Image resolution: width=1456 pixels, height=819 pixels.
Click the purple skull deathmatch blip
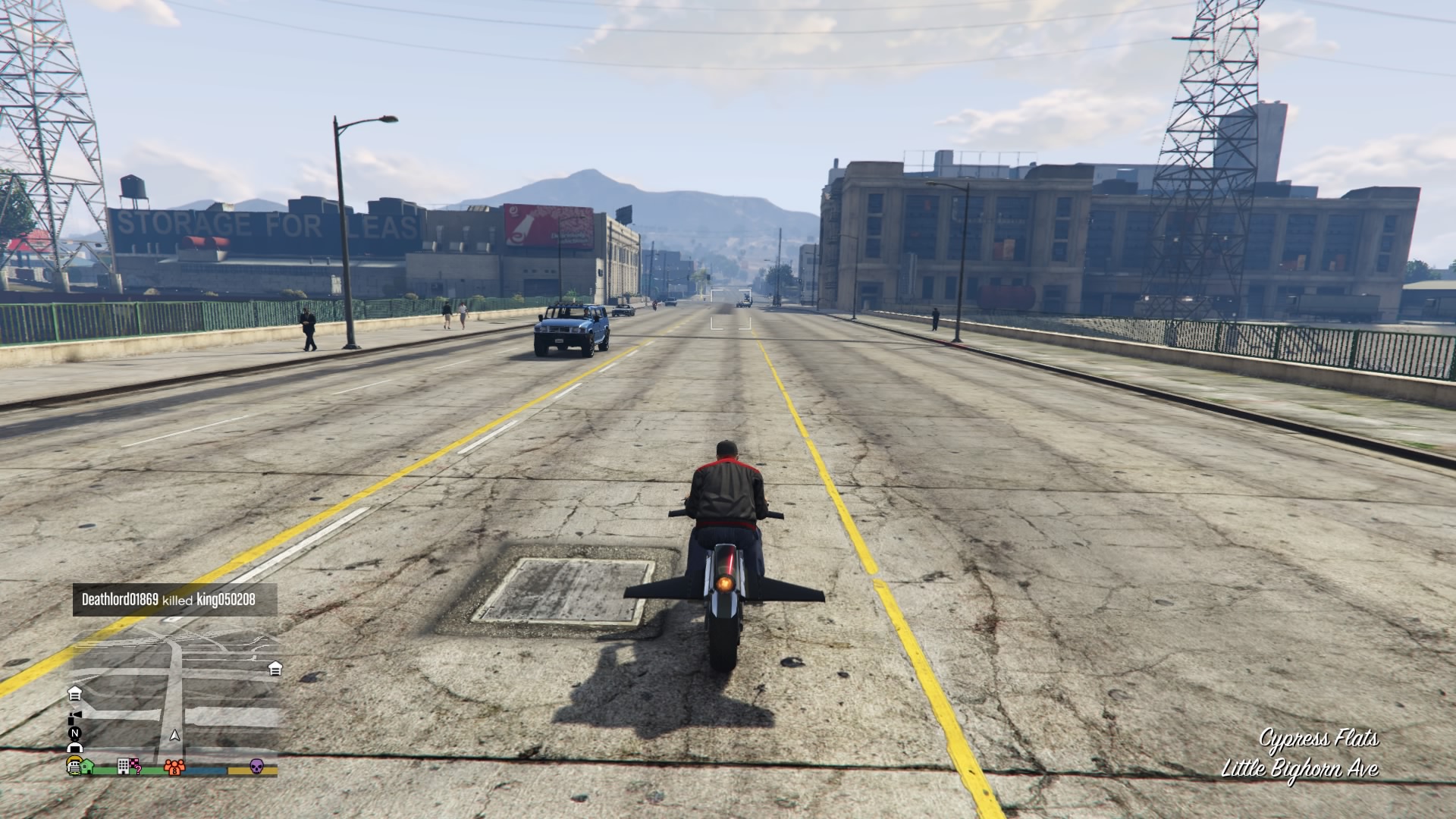tap(257, 767)
